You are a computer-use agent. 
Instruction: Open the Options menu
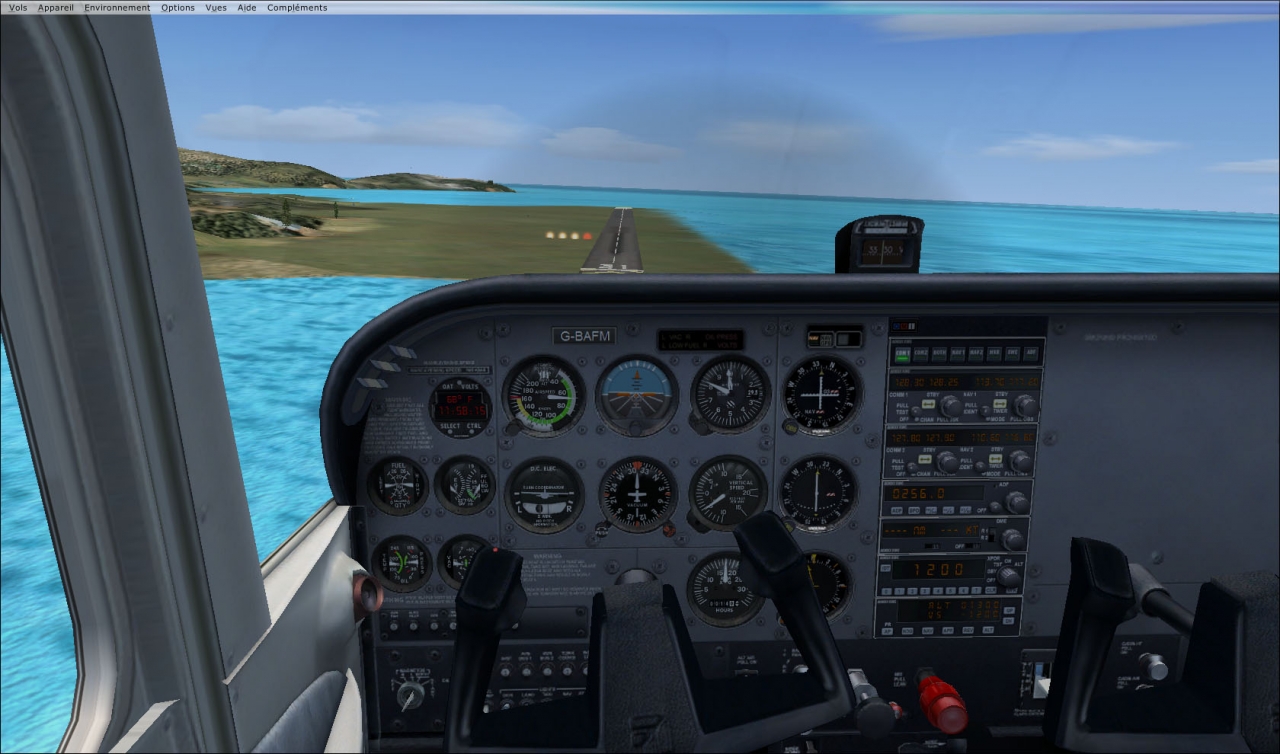point(178,7)
